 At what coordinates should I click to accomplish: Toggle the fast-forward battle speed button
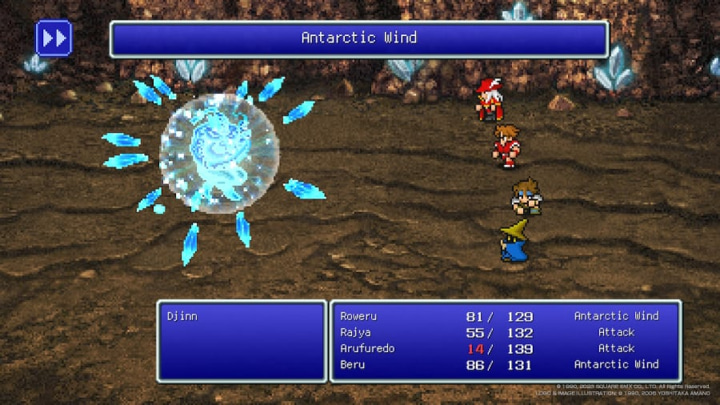point(54,38)
